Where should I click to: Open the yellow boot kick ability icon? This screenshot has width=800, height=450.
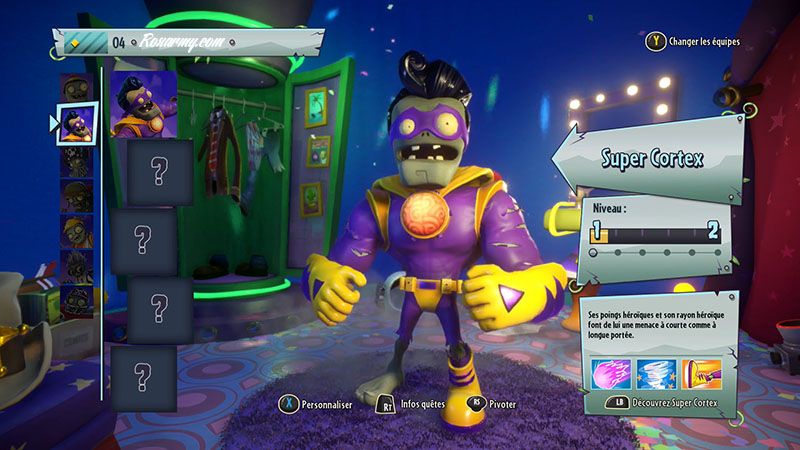point(701,373)
